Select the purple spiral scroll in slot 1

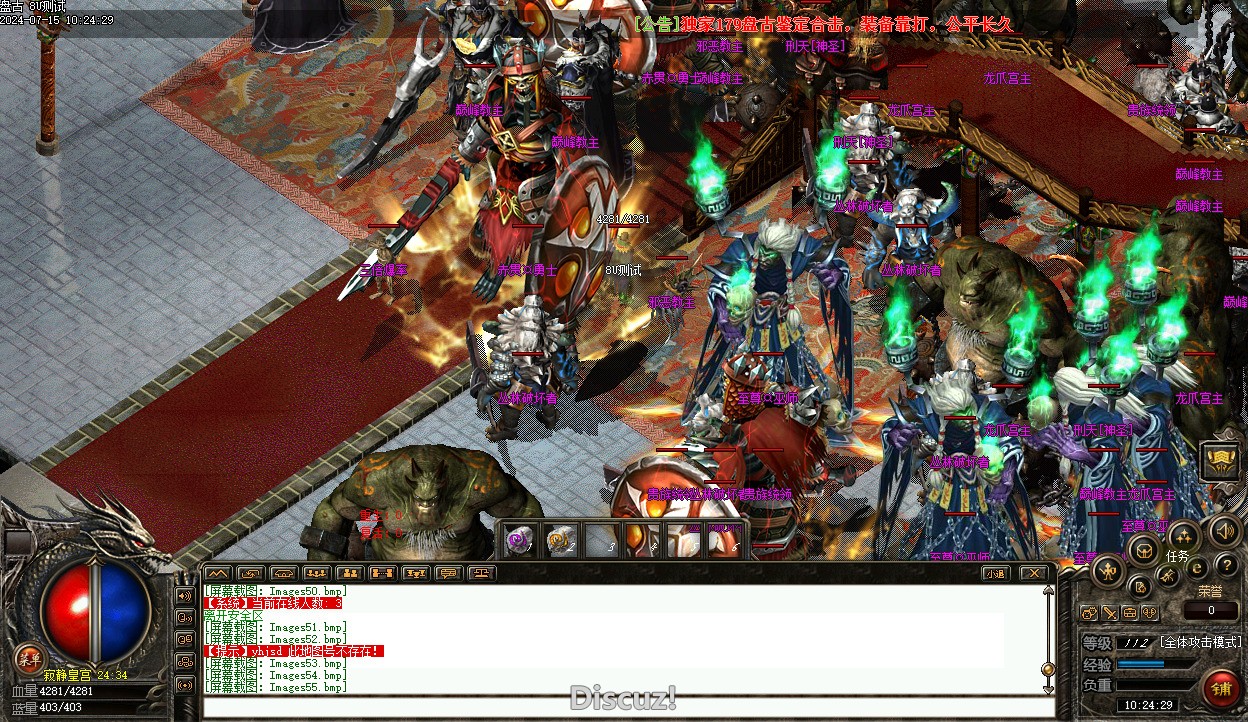tap(518, 540)
